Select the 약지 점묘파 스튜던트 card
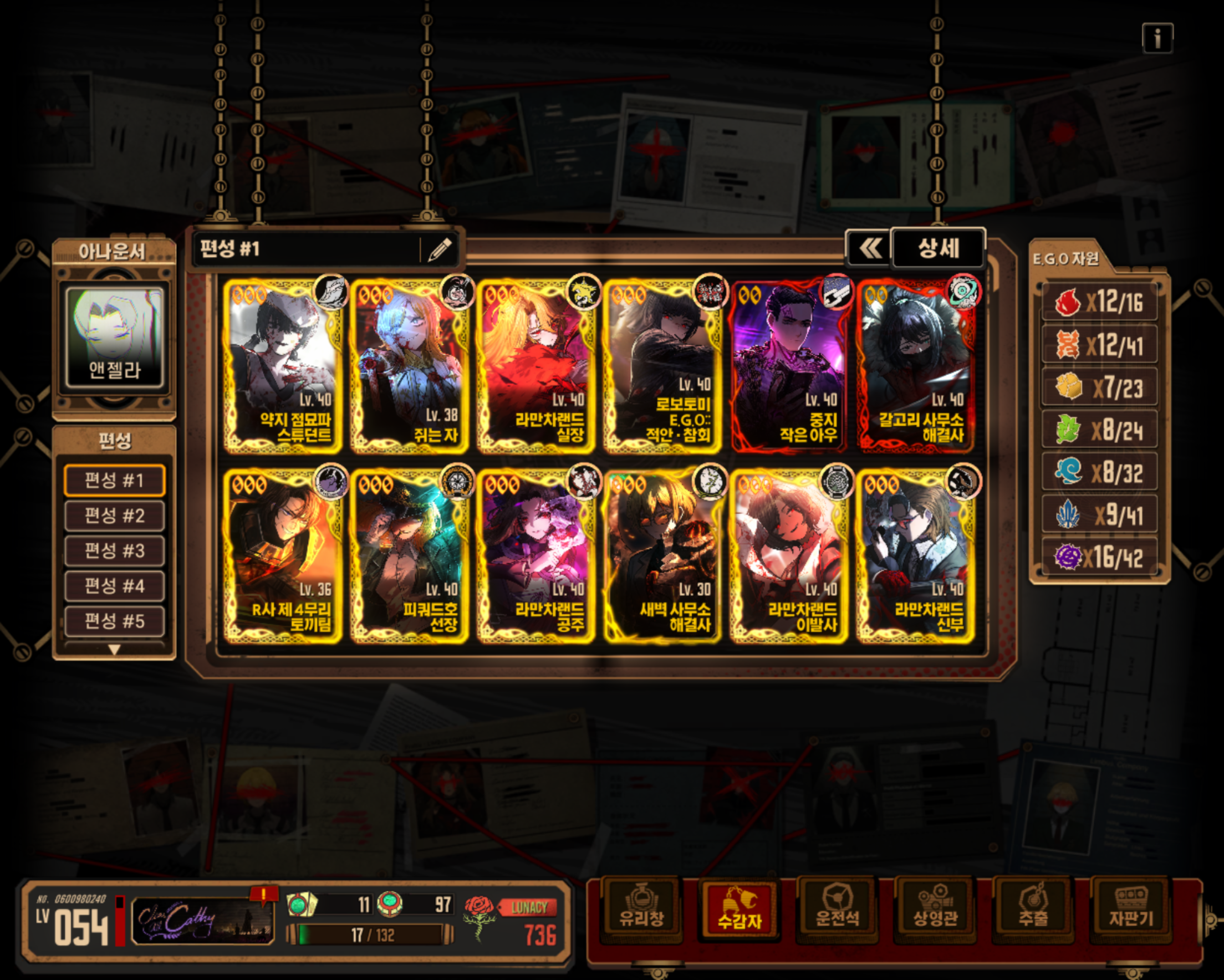1224x980 pixels. pyautogui.click(x=283, y=366)
